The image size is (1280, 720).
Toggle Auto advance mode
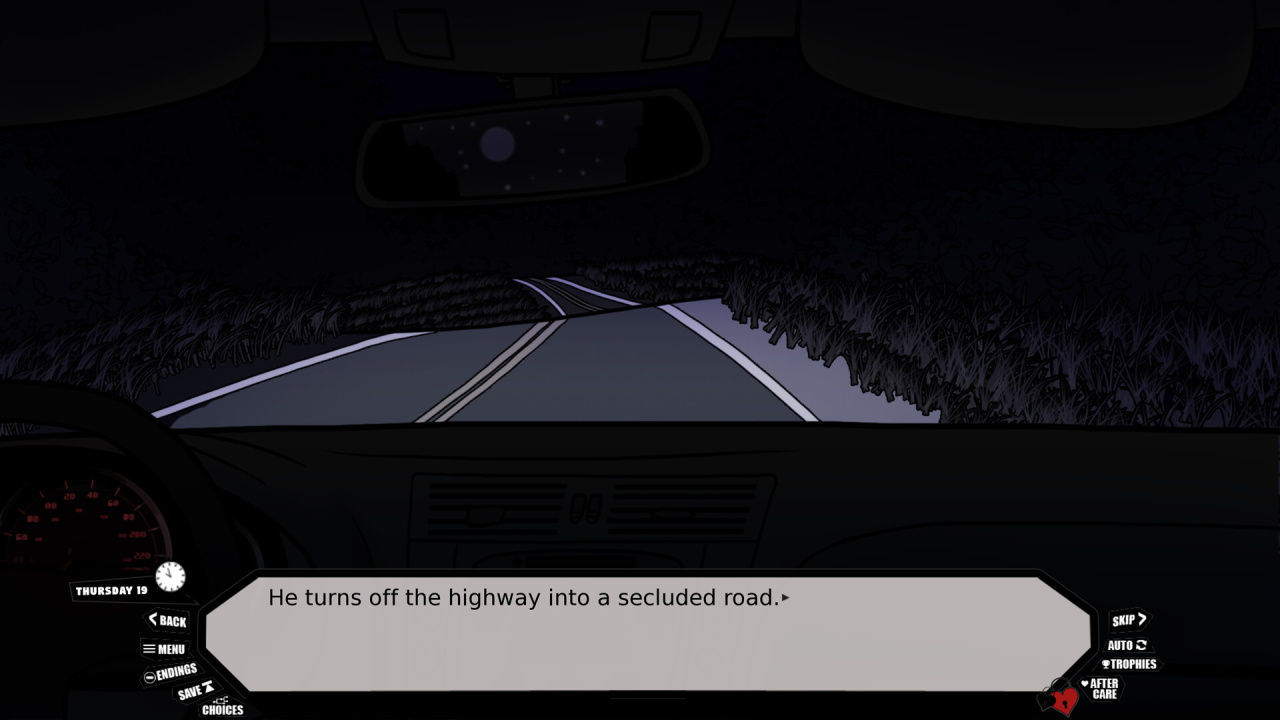[x=1127, y=645]
